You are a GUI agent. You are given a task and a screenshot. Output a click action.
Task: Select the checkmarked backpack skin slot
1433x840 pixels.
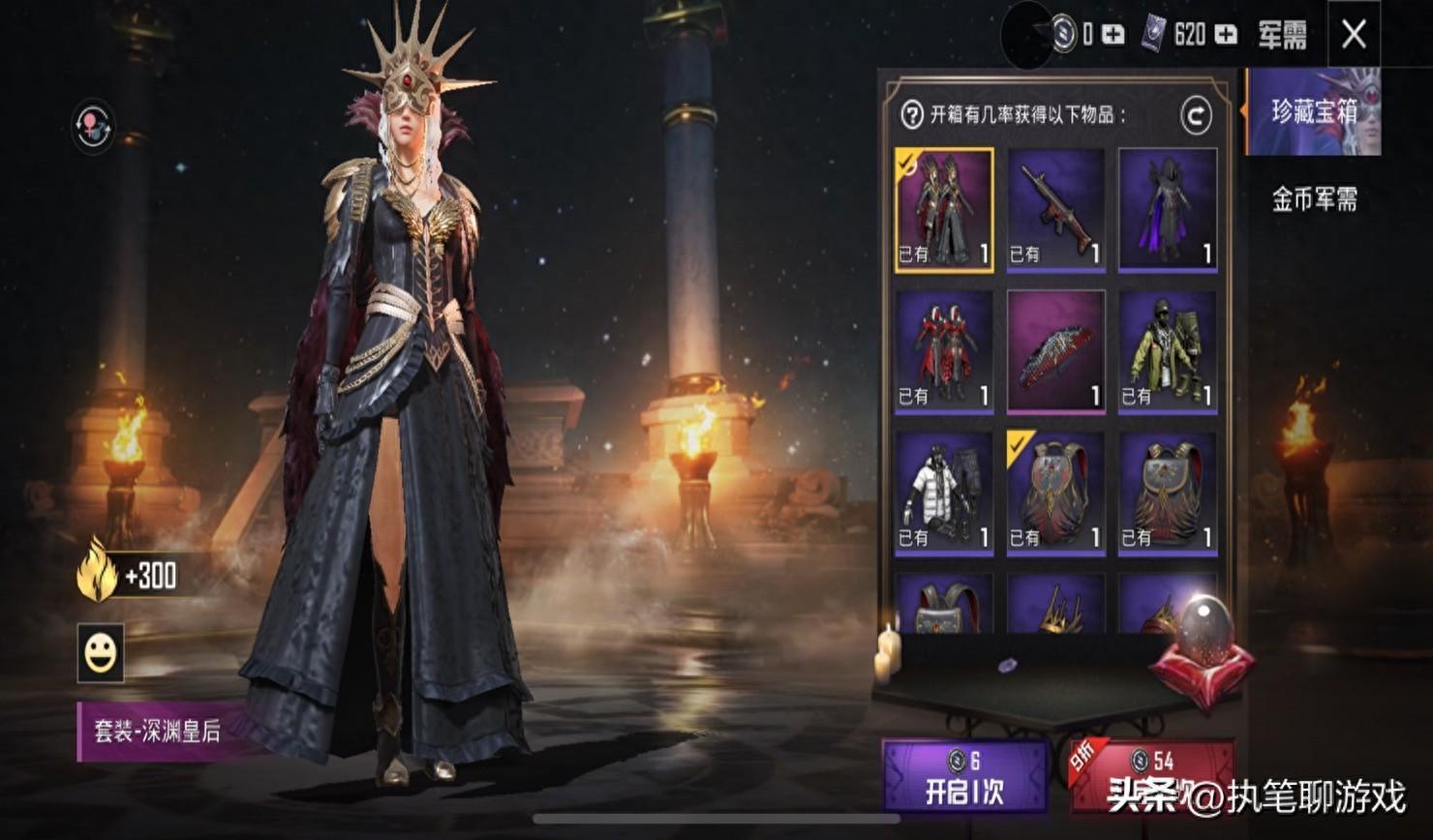1055,494
